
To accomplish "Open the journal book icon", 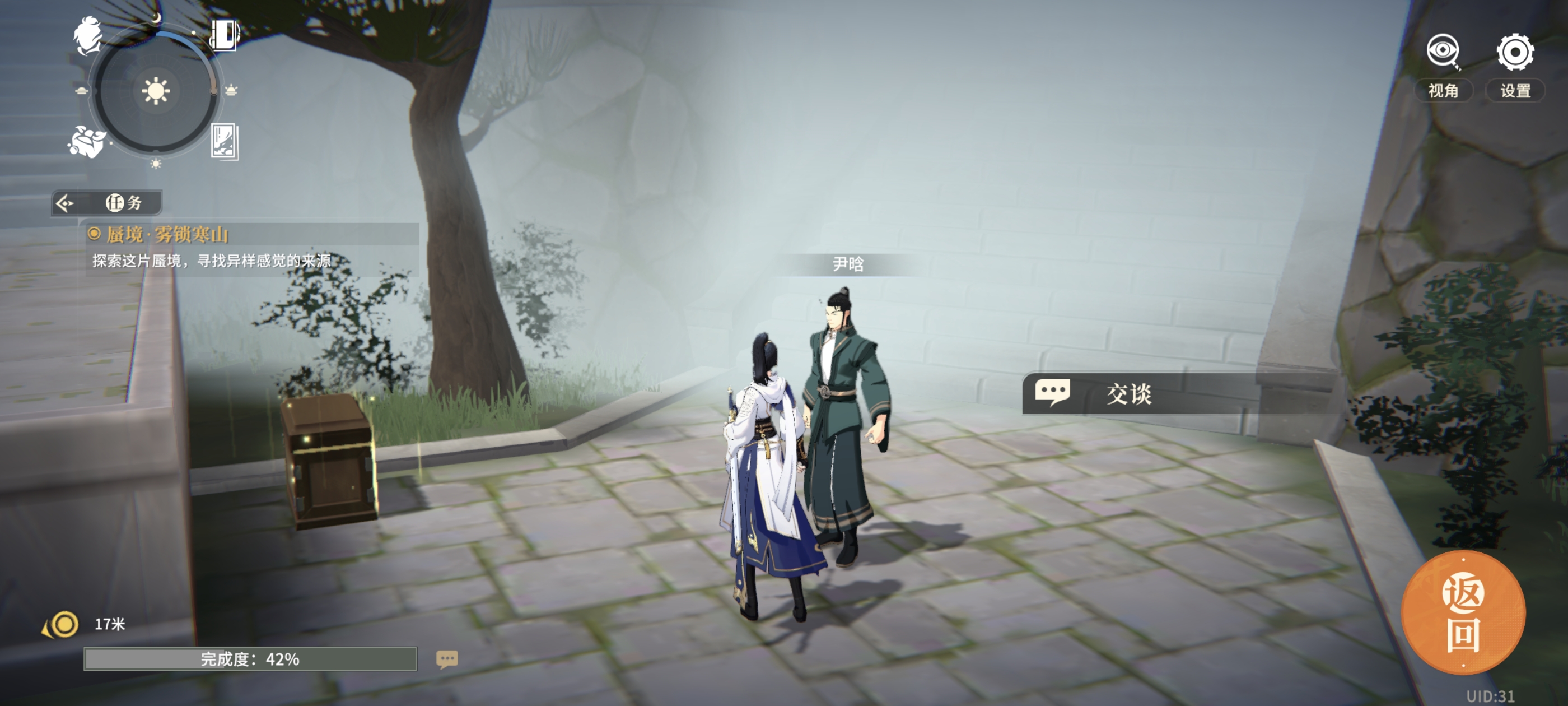I will point(224,34).
